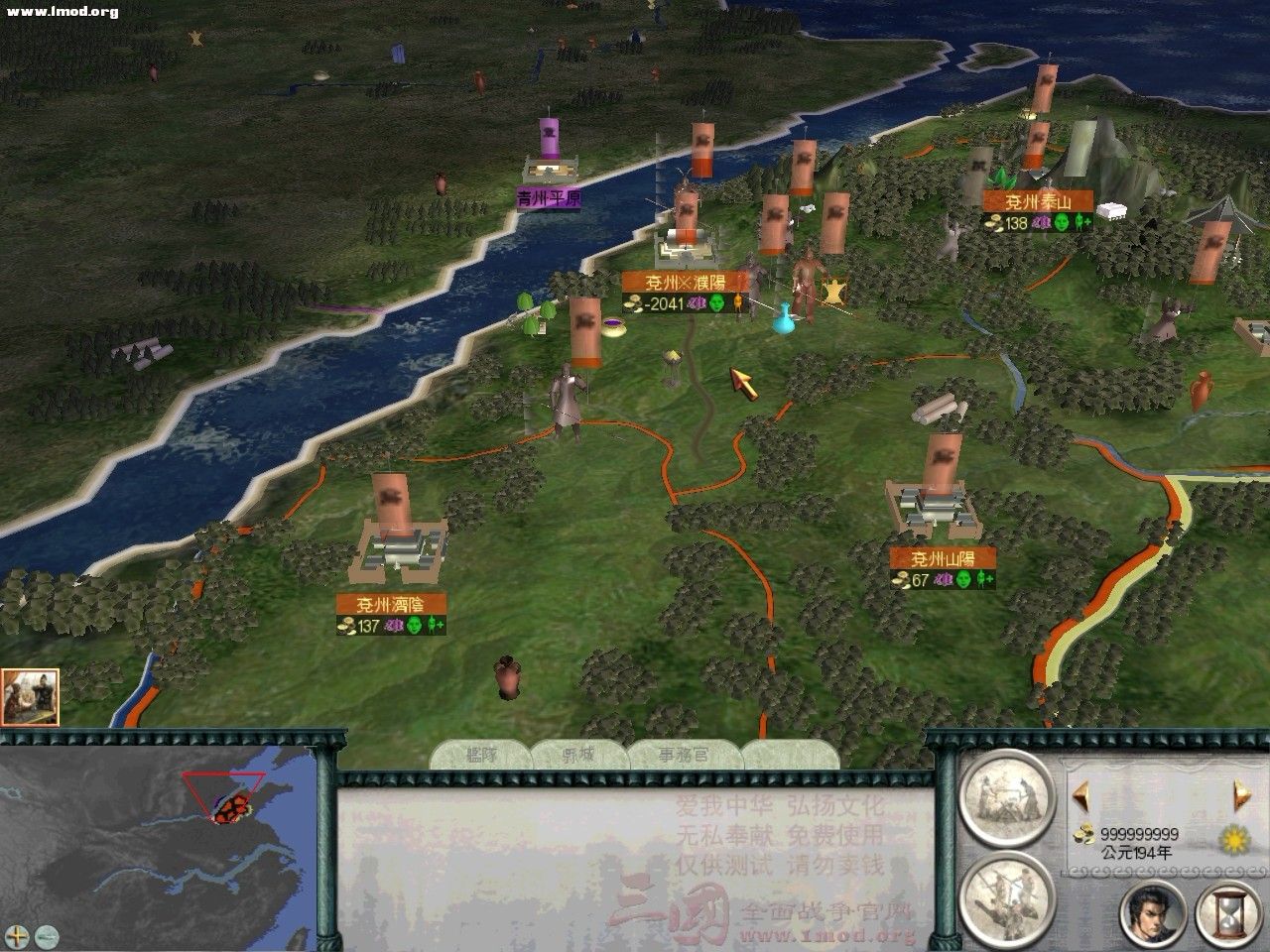Click the gold coins treasury icon

pyautogui.click(x=1083, y=835)
